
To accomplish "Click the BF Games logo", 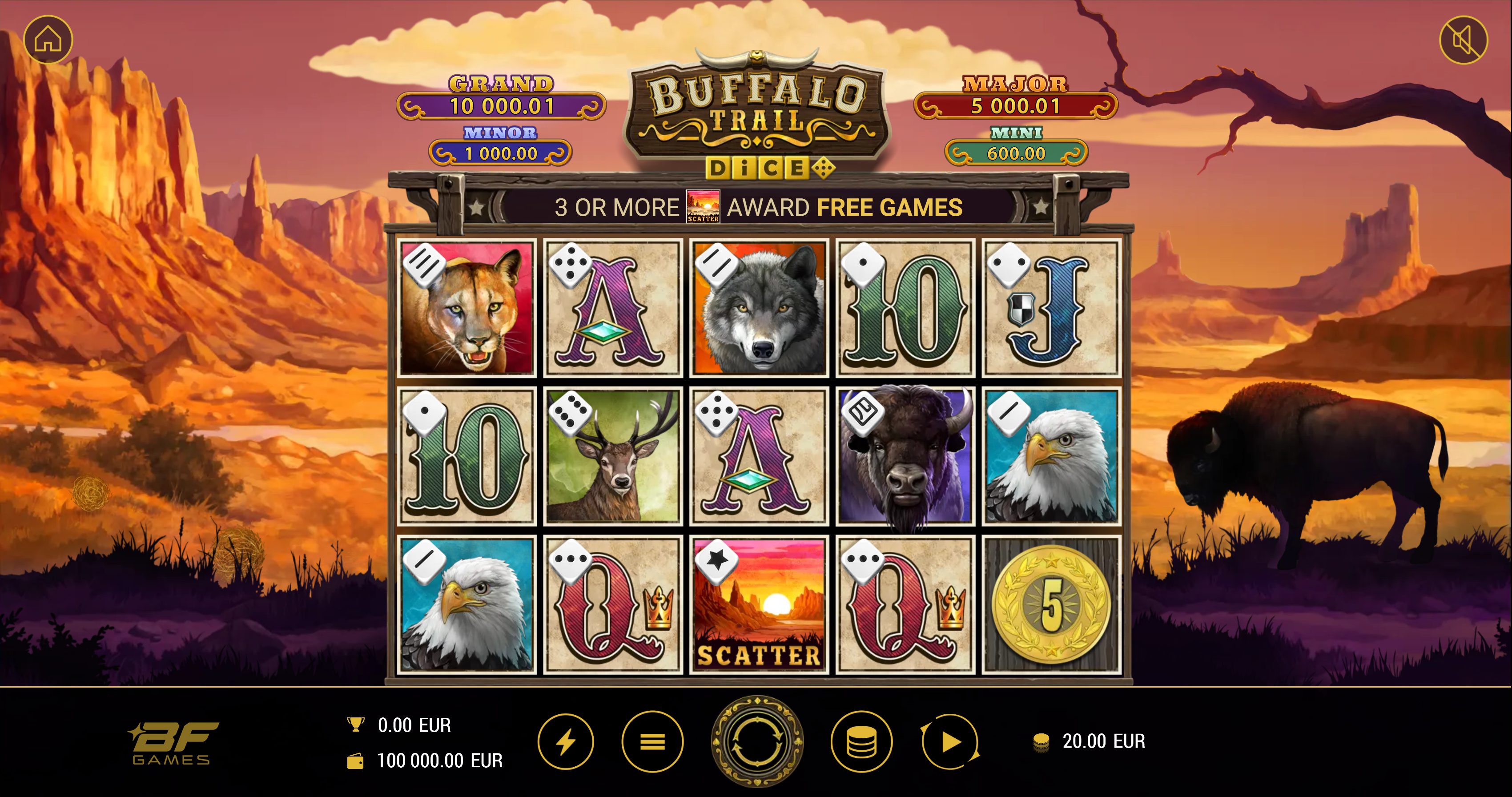I will [x=173, y=743].
